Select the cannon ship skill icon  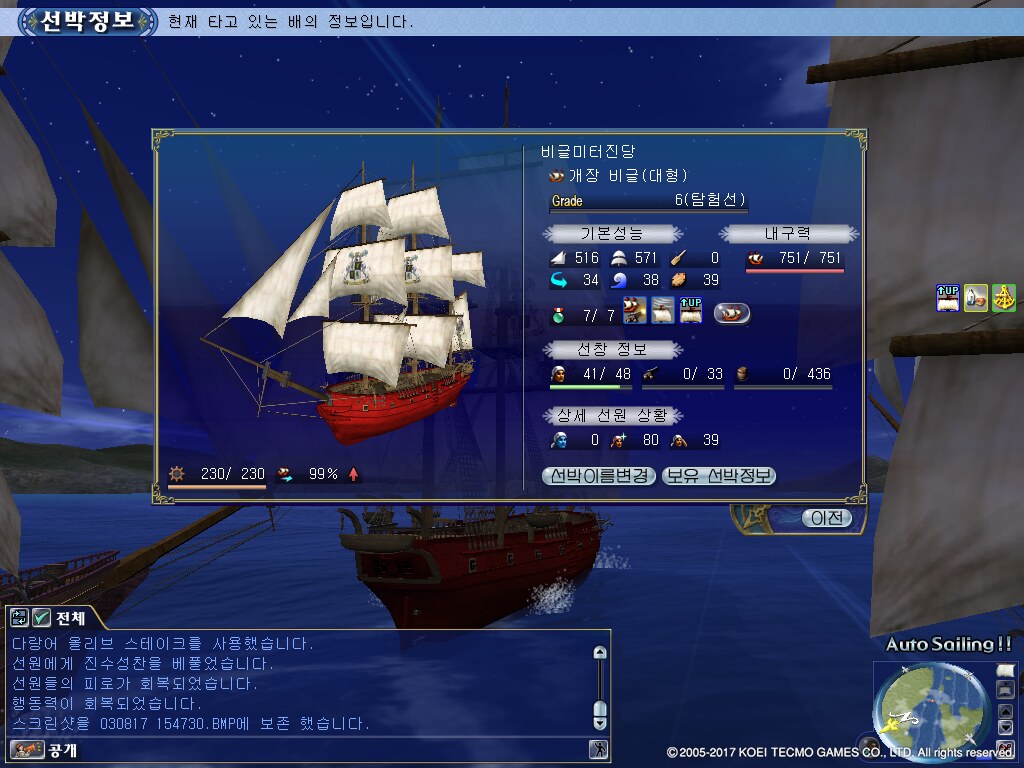click(634, 311)
